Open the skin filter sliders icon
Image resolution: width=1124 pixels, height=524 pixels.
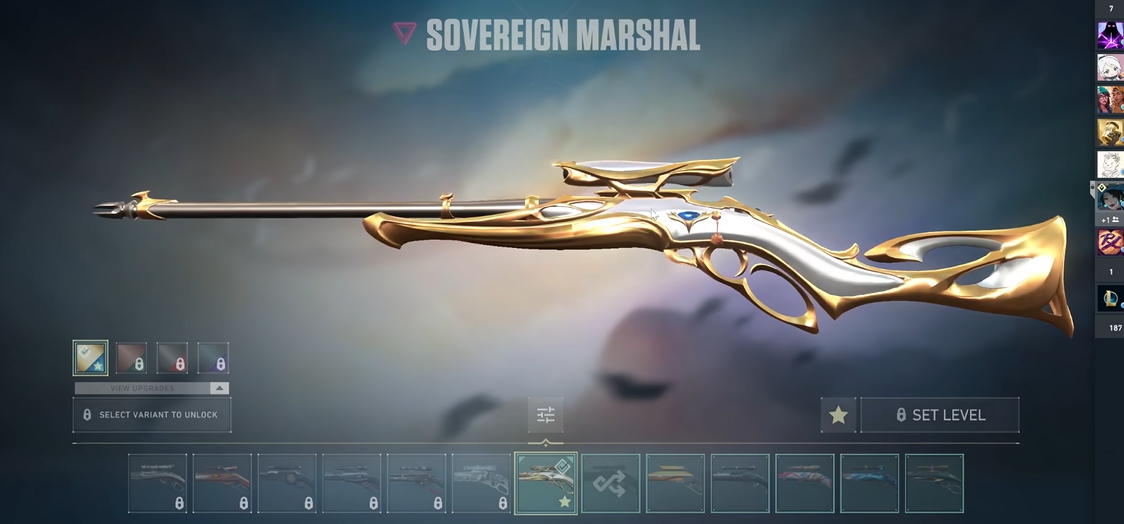[545, 415]
